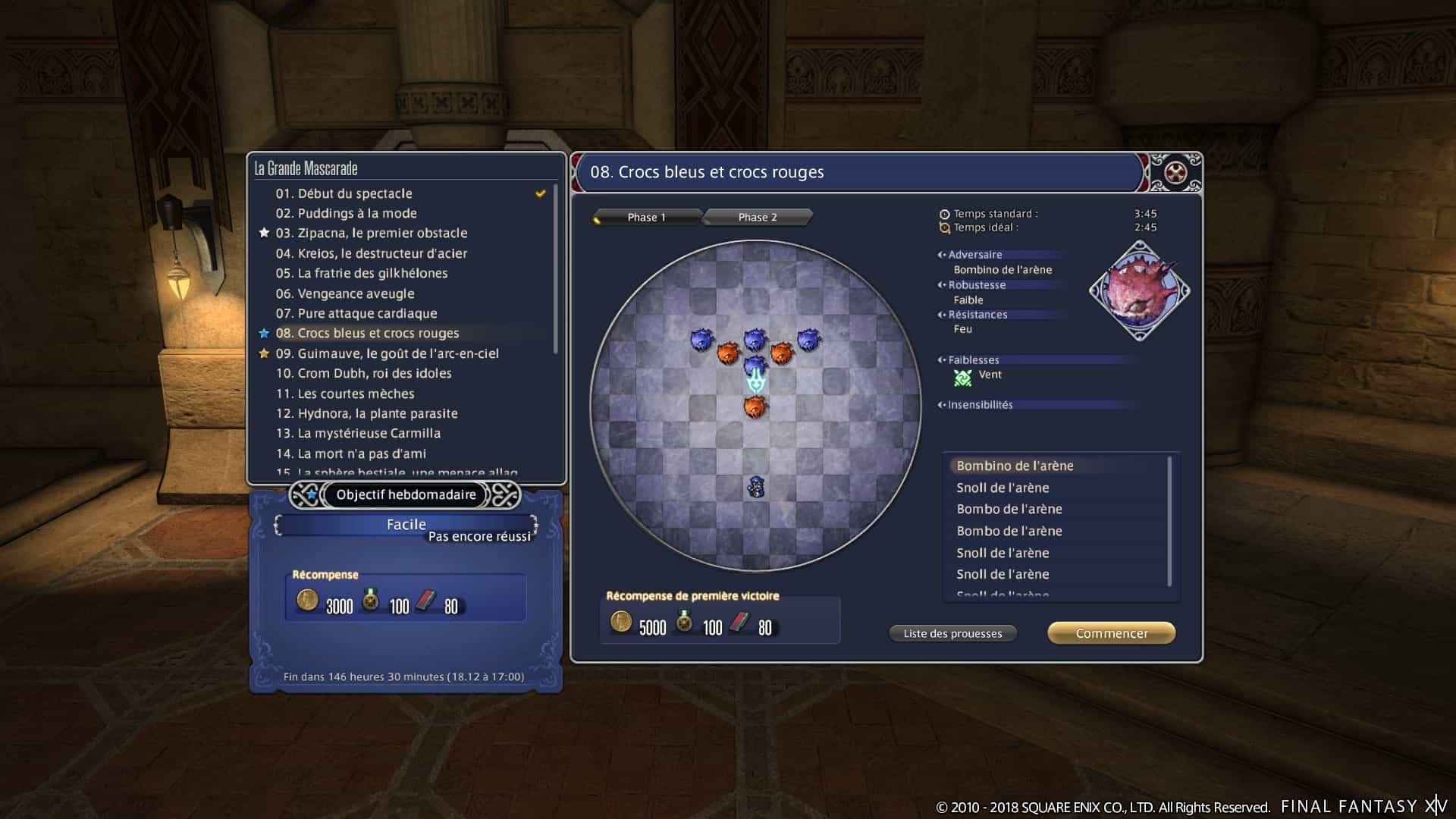
Task: Select stage 14. La mort n'a pas d'ami
Action: click(x=350, y=453)
